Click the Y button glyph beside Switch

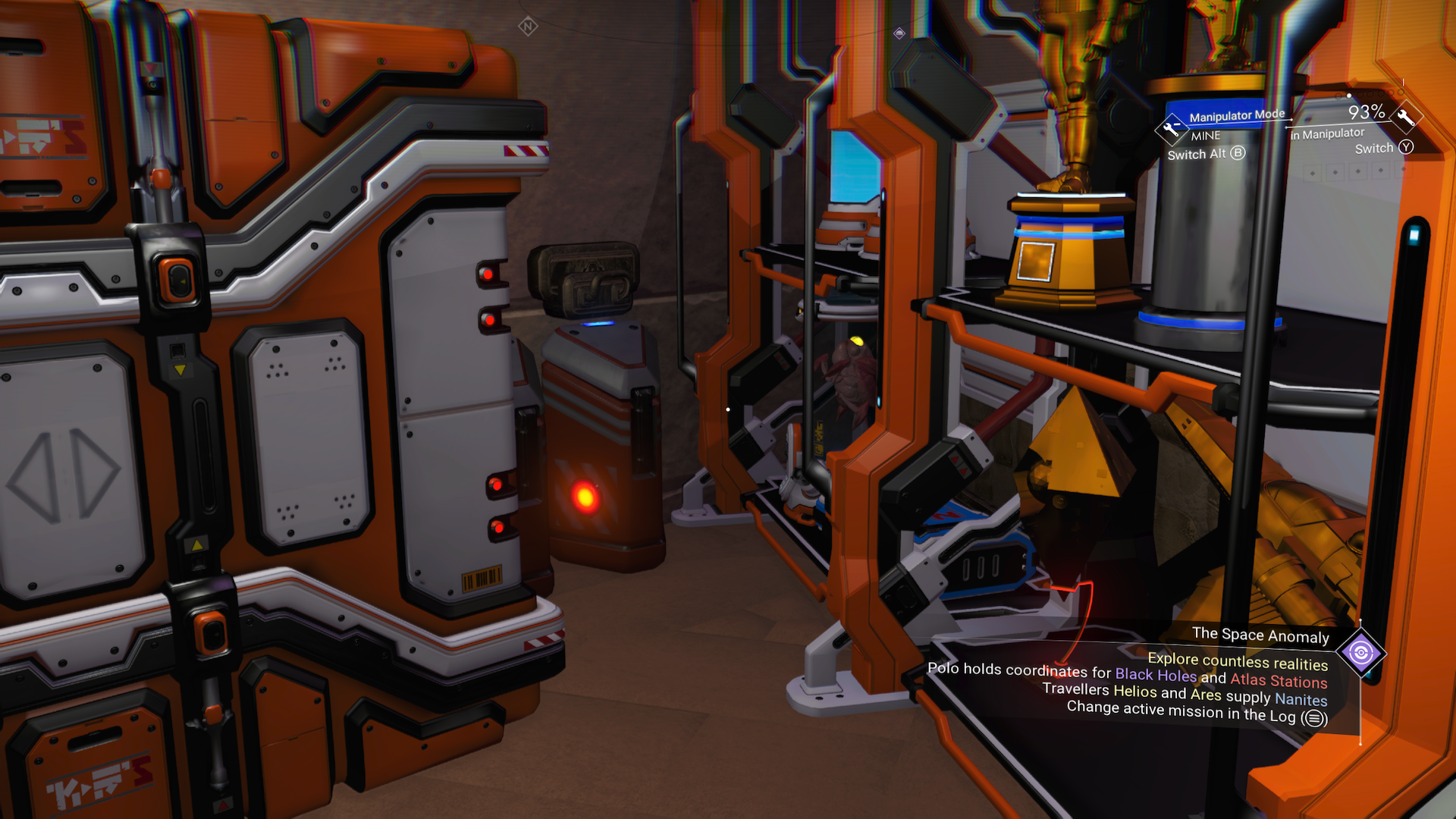(1407, 147)
